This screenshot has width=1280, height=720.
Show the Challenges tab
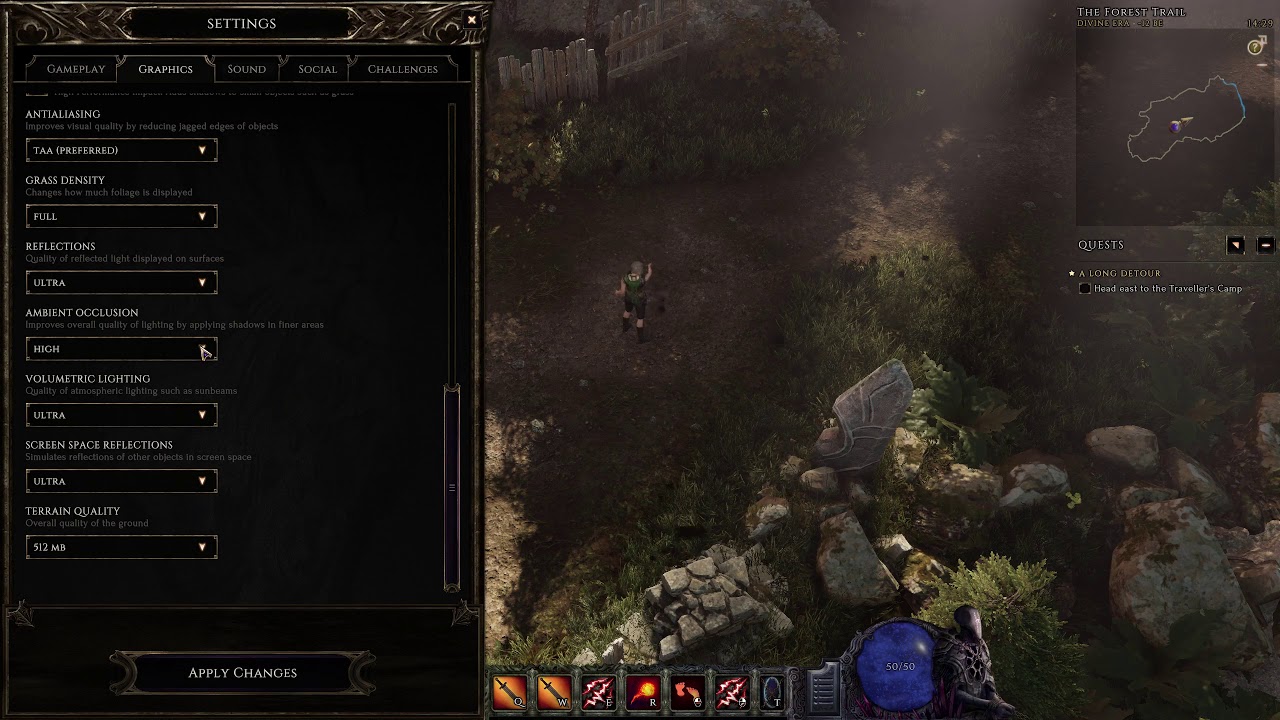coord(402,69)
